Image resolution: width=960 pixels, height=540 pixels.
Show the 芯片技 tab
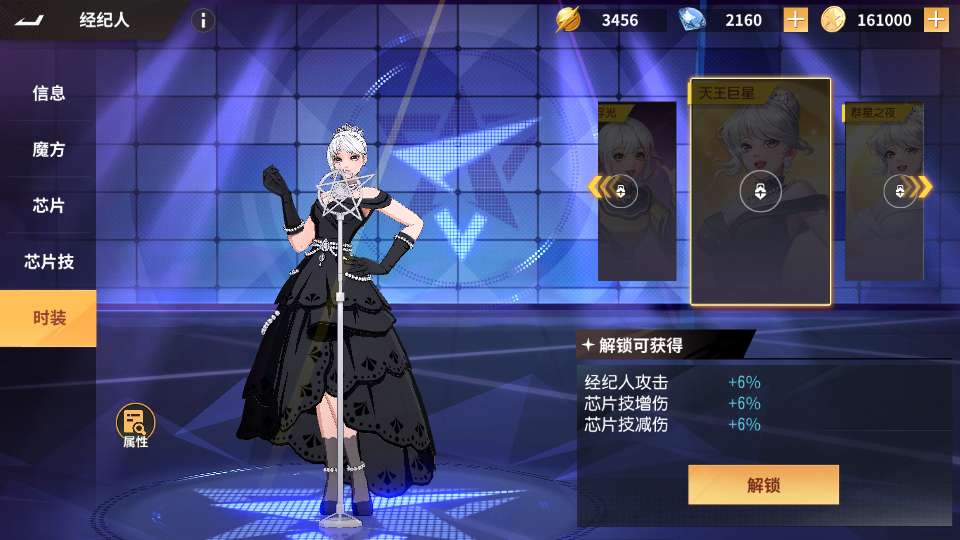pos(48,262)
